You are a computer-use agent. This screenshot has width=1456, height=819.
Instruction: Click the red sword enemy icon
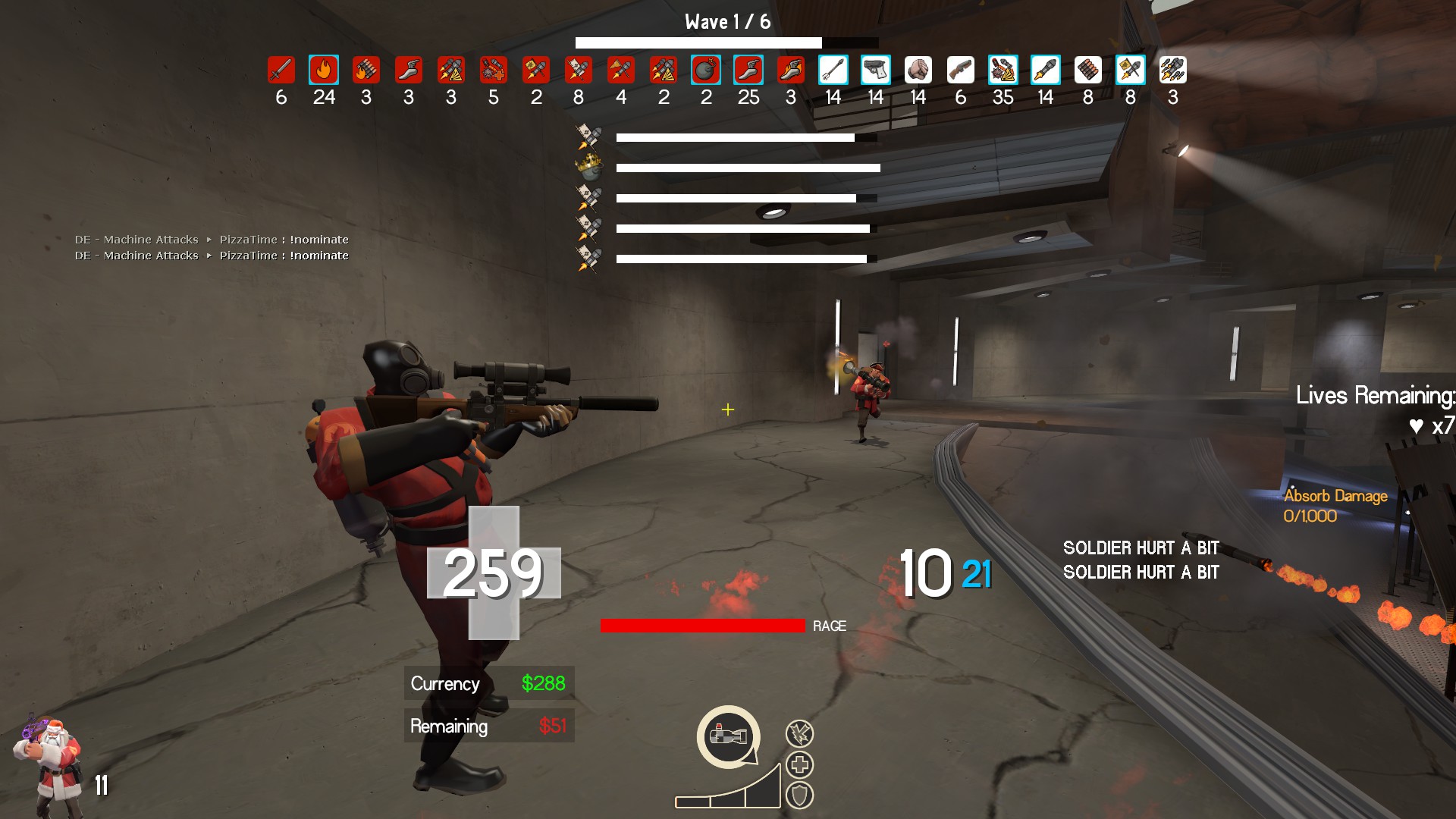281,70
